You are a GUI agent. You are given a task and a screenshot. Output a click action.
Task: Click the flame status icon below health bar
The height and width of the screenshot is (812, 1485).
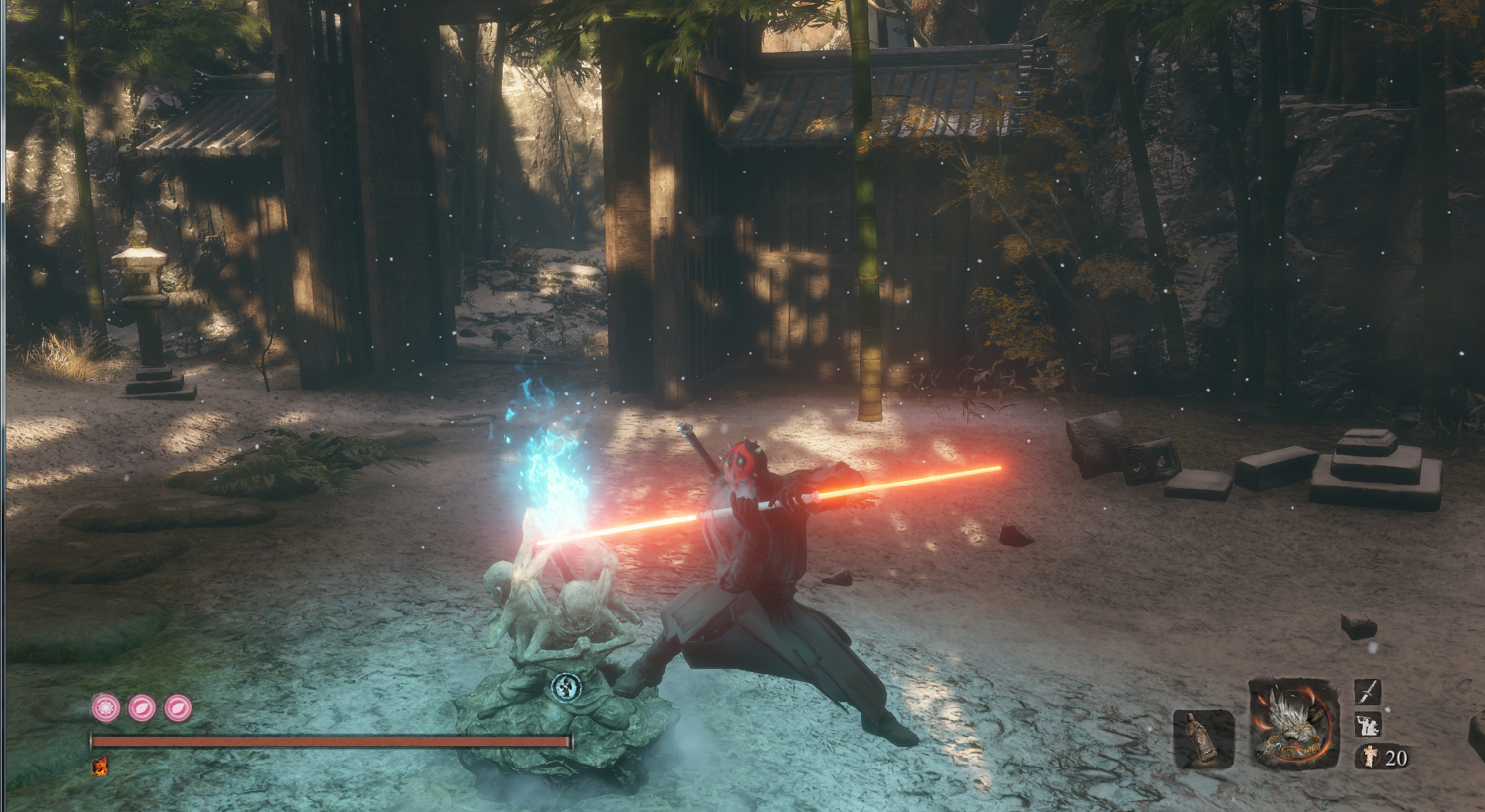tap(100, 766)
